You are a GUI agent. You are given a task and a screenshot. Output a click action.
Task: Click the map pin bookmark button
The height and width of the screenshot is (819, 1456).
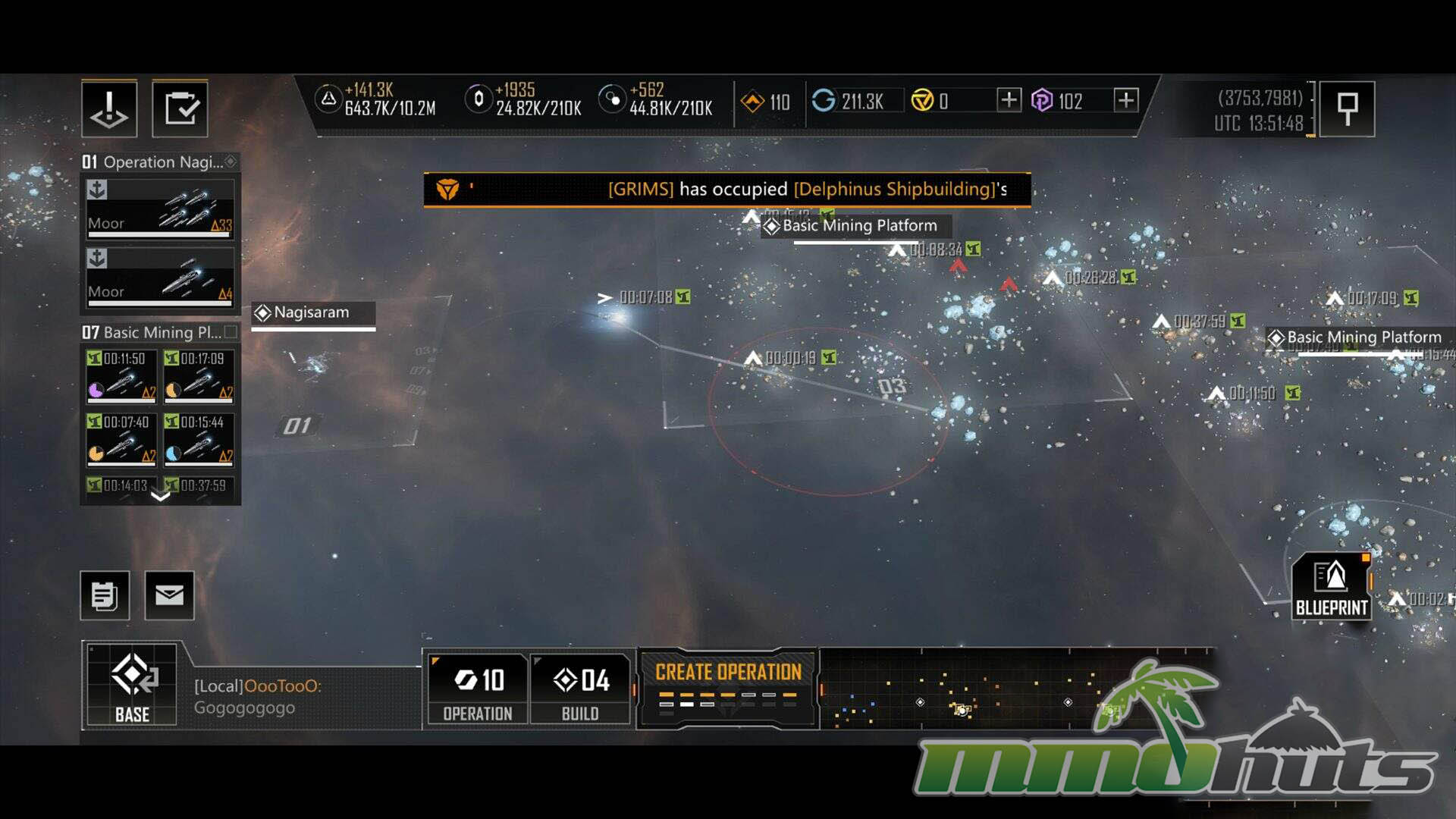point(1347,108)
